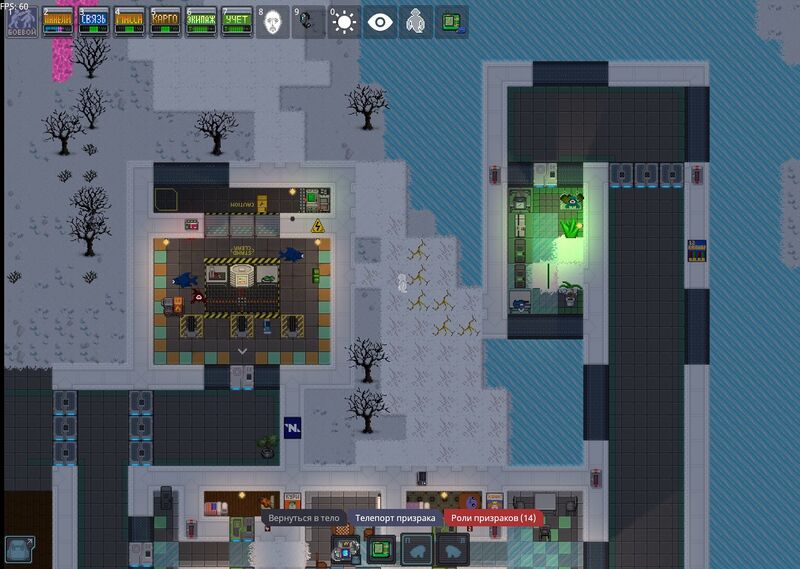
Task: Open Роли призраков (14) list
Action: [492, 518]
